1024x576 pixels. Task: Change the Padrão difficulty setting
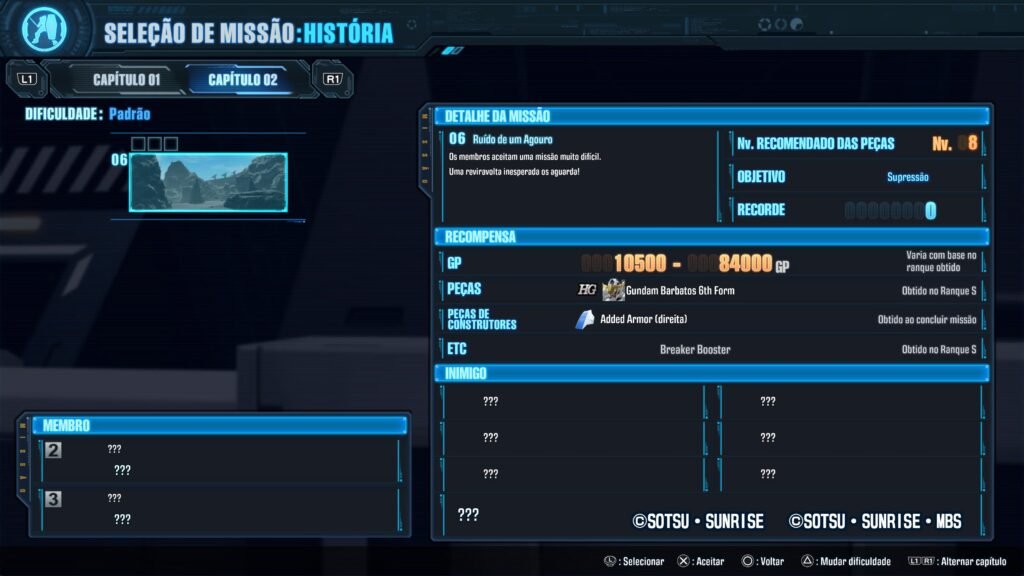pyautogui.click(x=129, y=114)
